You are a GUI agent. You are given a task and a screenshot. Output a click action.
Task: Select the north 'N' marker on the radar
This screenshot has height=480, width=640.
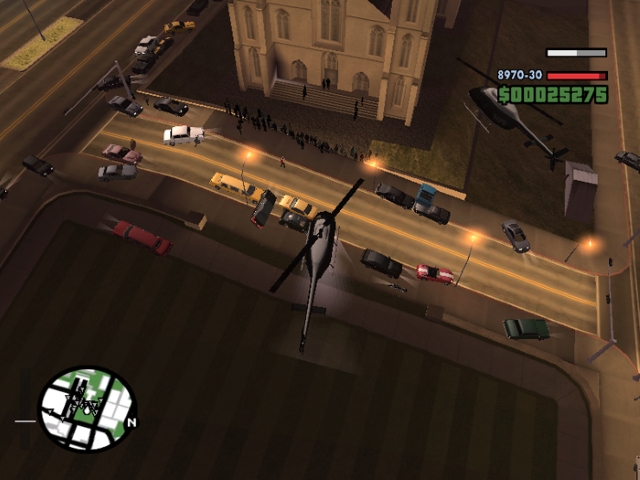[x=133, y=422]
